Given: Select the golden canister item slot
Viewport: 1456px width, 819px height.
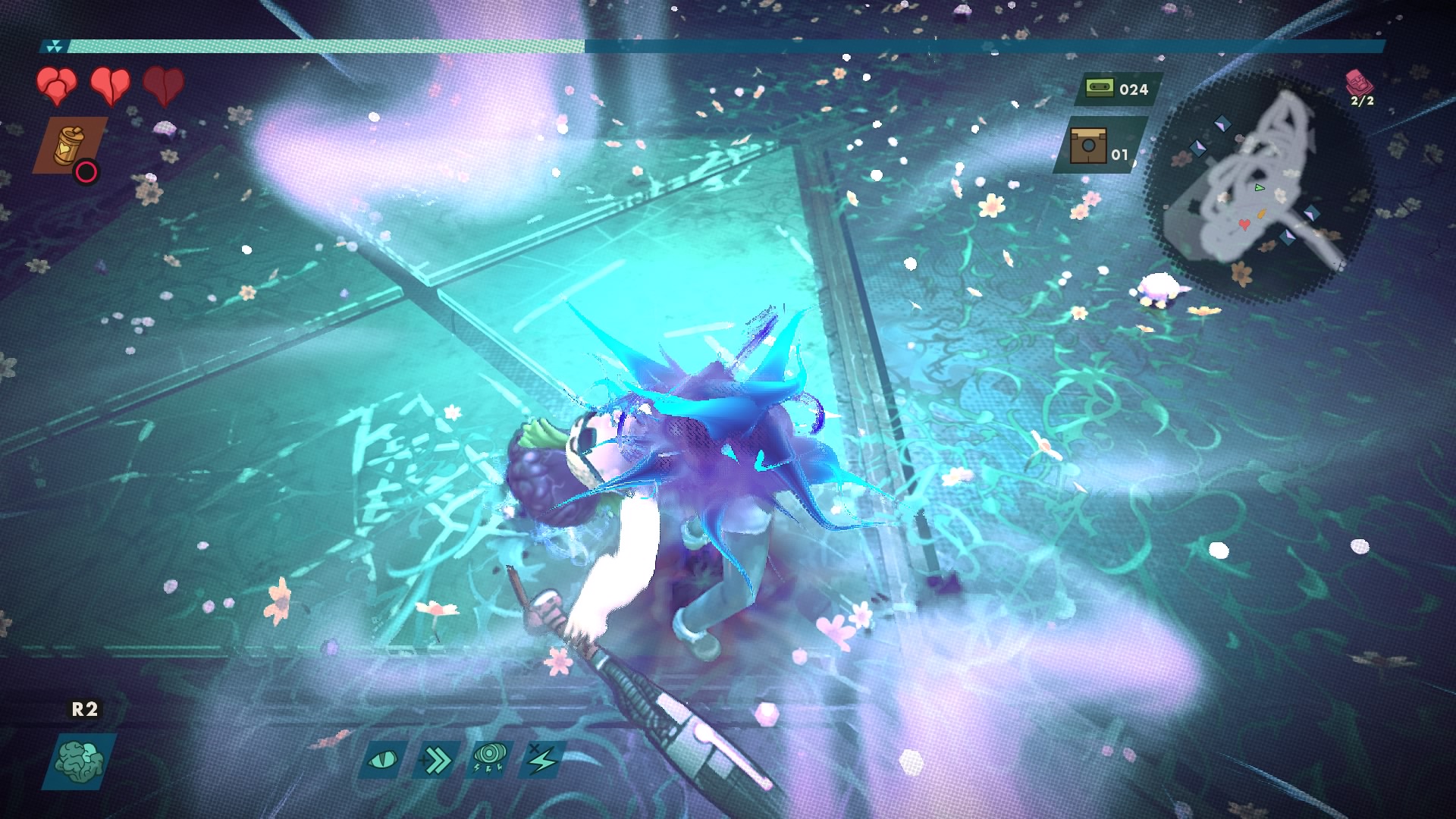Looking at the screenshot, I should (68, 145).
